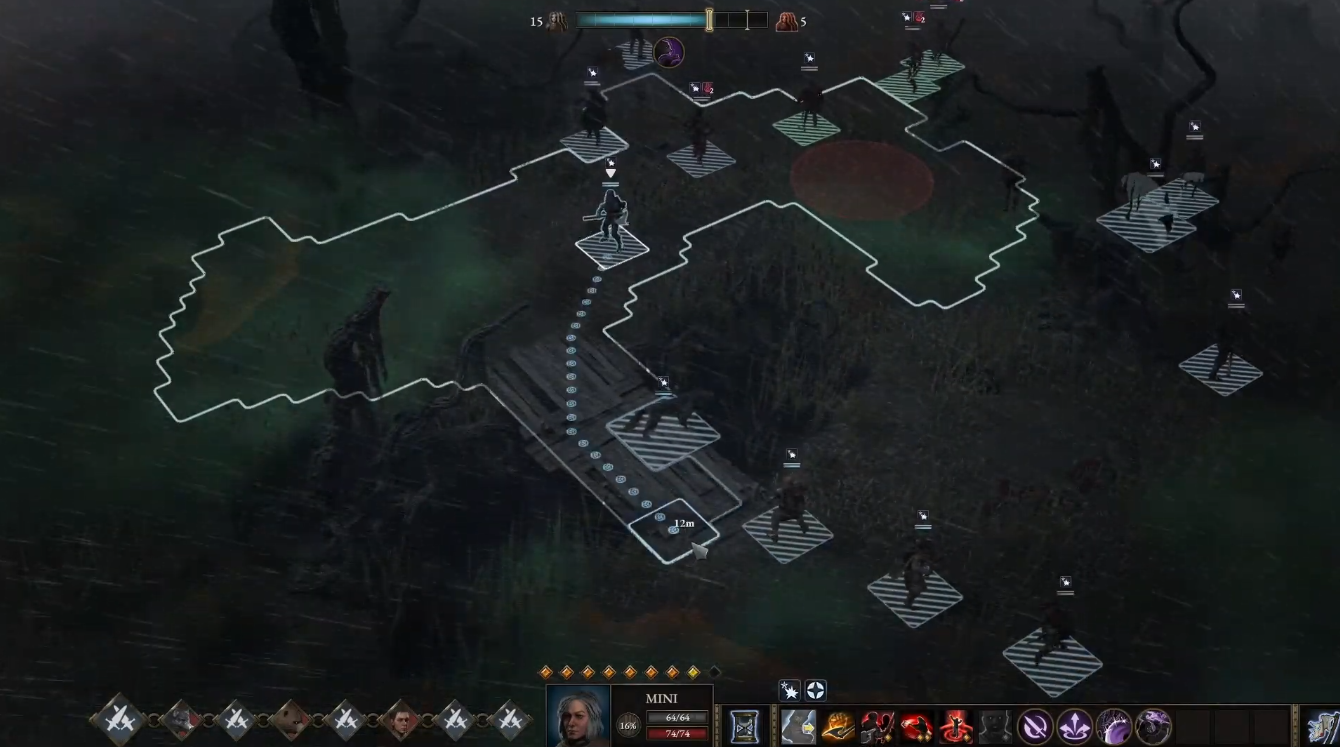
Task: Click the purple round ability icon below morale bar
Action: (669, 51)
